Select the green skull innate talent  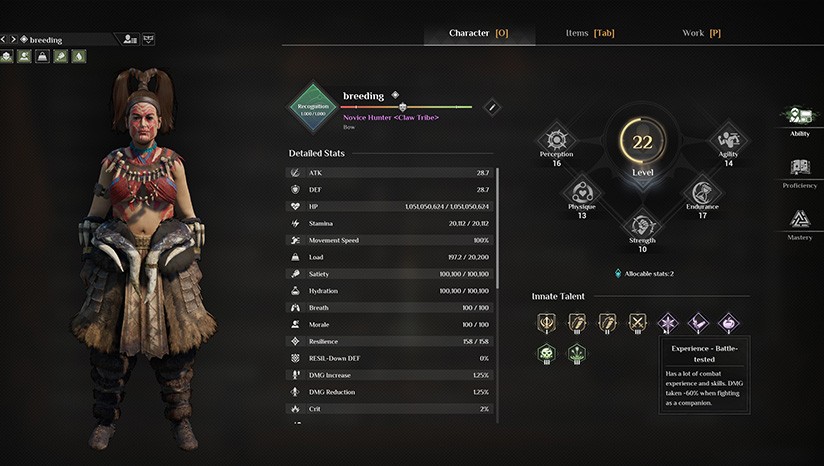[546, 353]
